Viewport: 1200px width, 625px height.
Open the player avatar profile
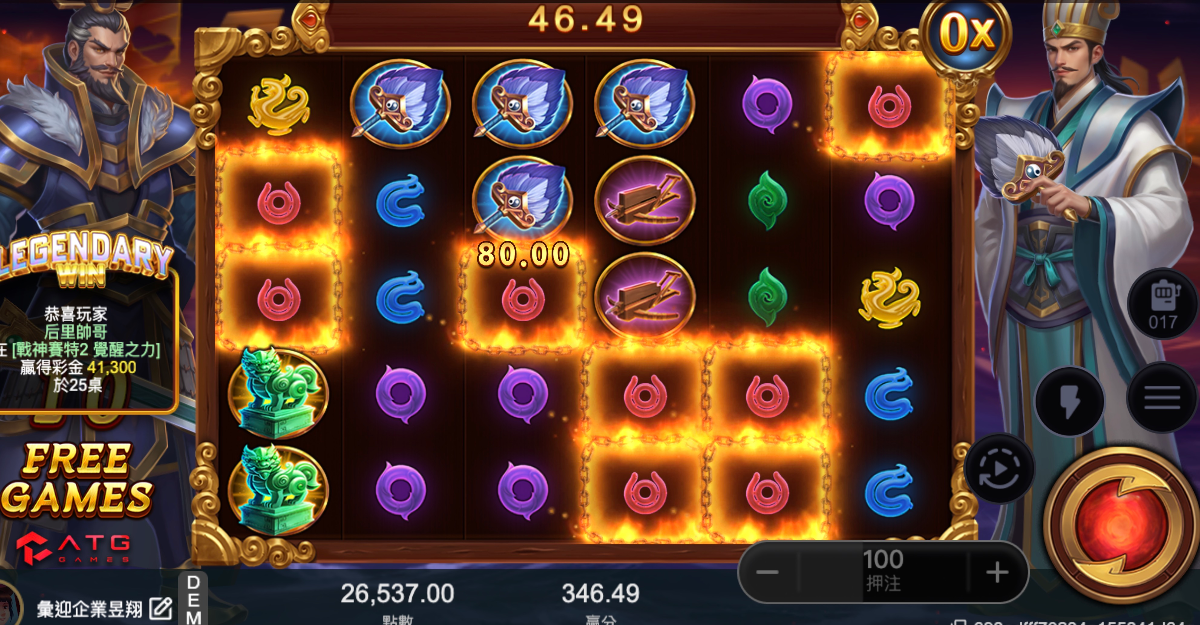click(x=10, y=604)
